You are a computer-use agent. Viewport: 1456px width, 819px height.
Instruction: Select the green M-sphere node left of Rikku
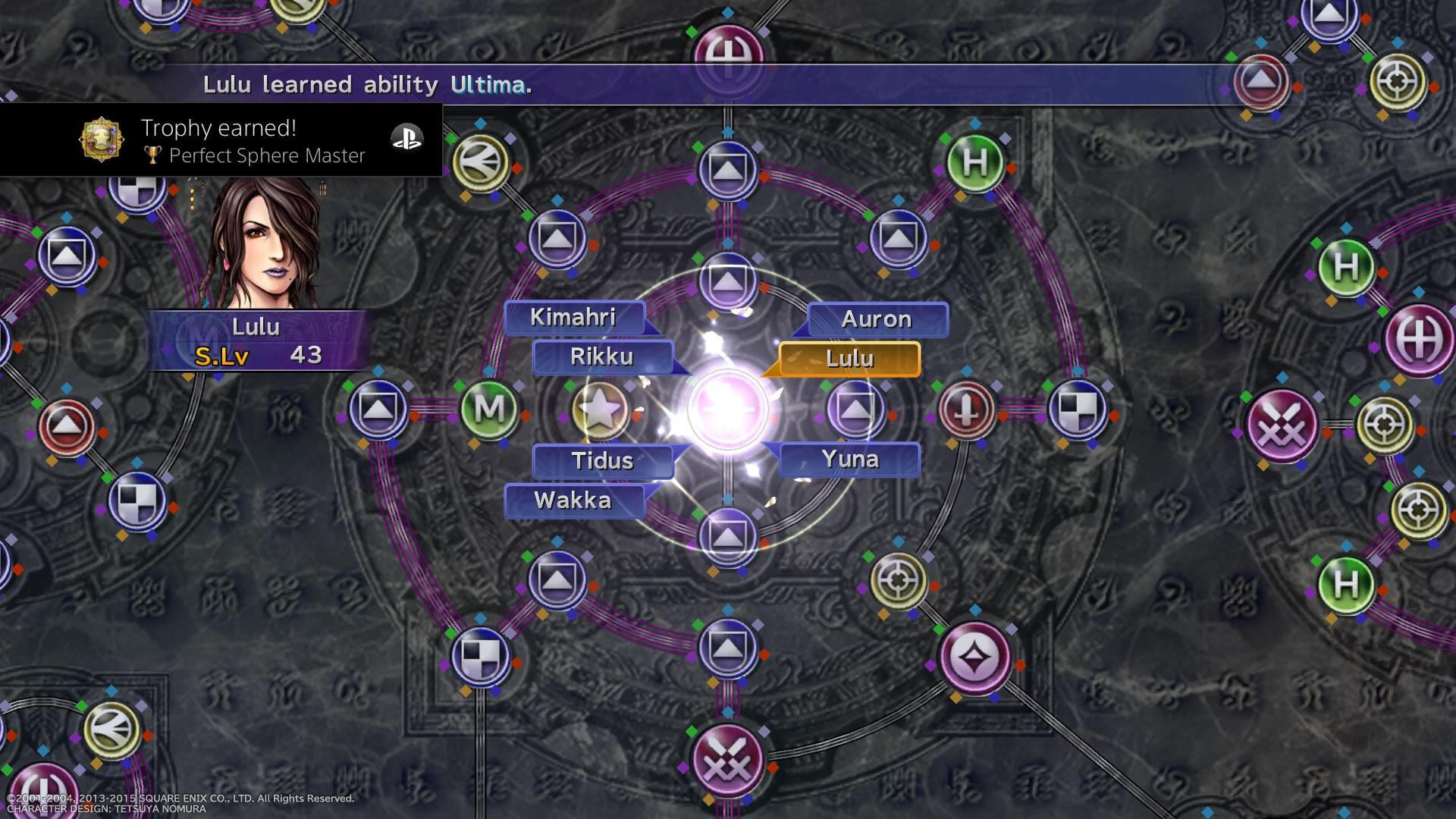point(489,408)
